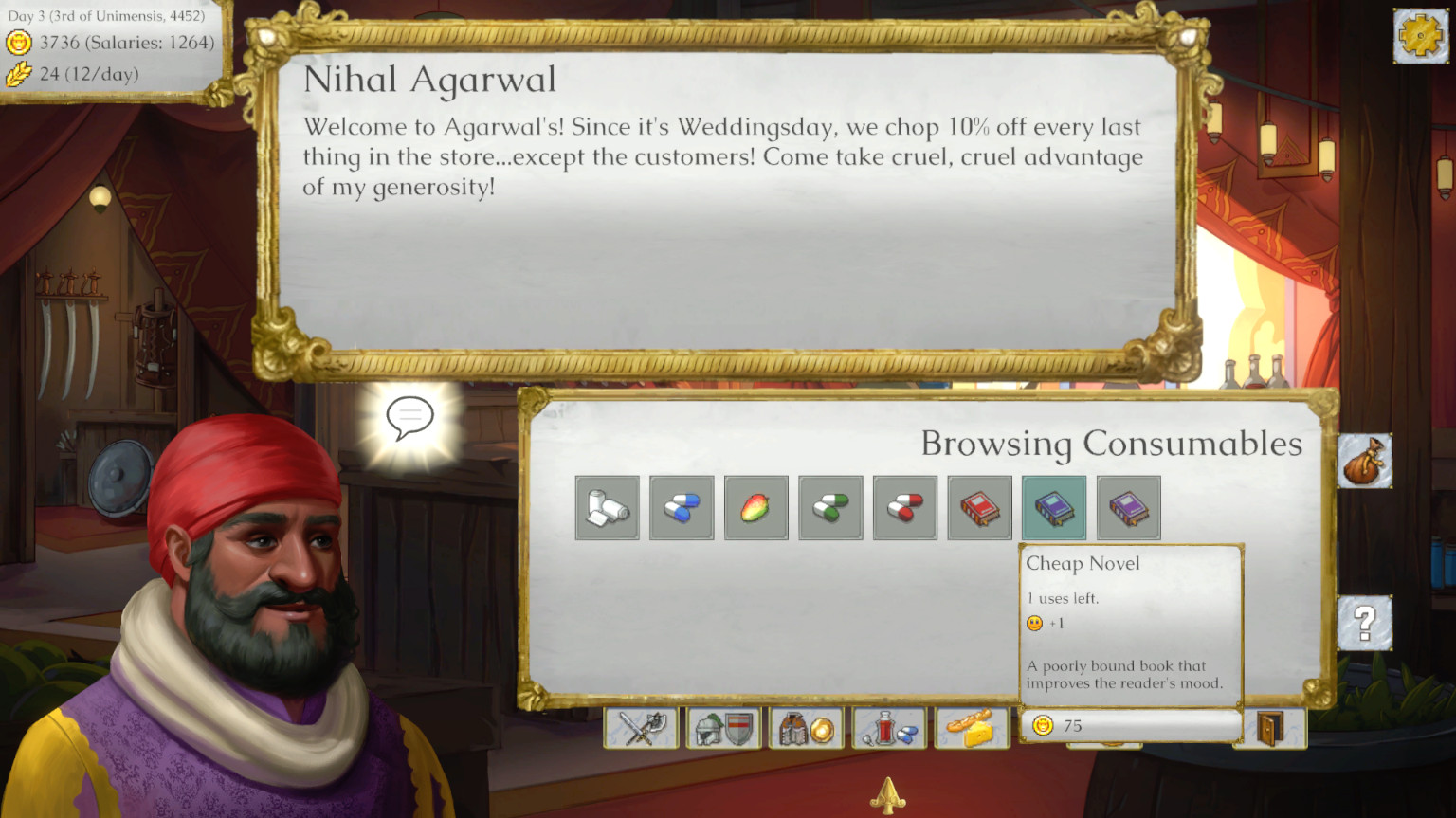Open the loot sack inventory button
This screenshot has width=1456, height=818.
tap(1365, 462)
